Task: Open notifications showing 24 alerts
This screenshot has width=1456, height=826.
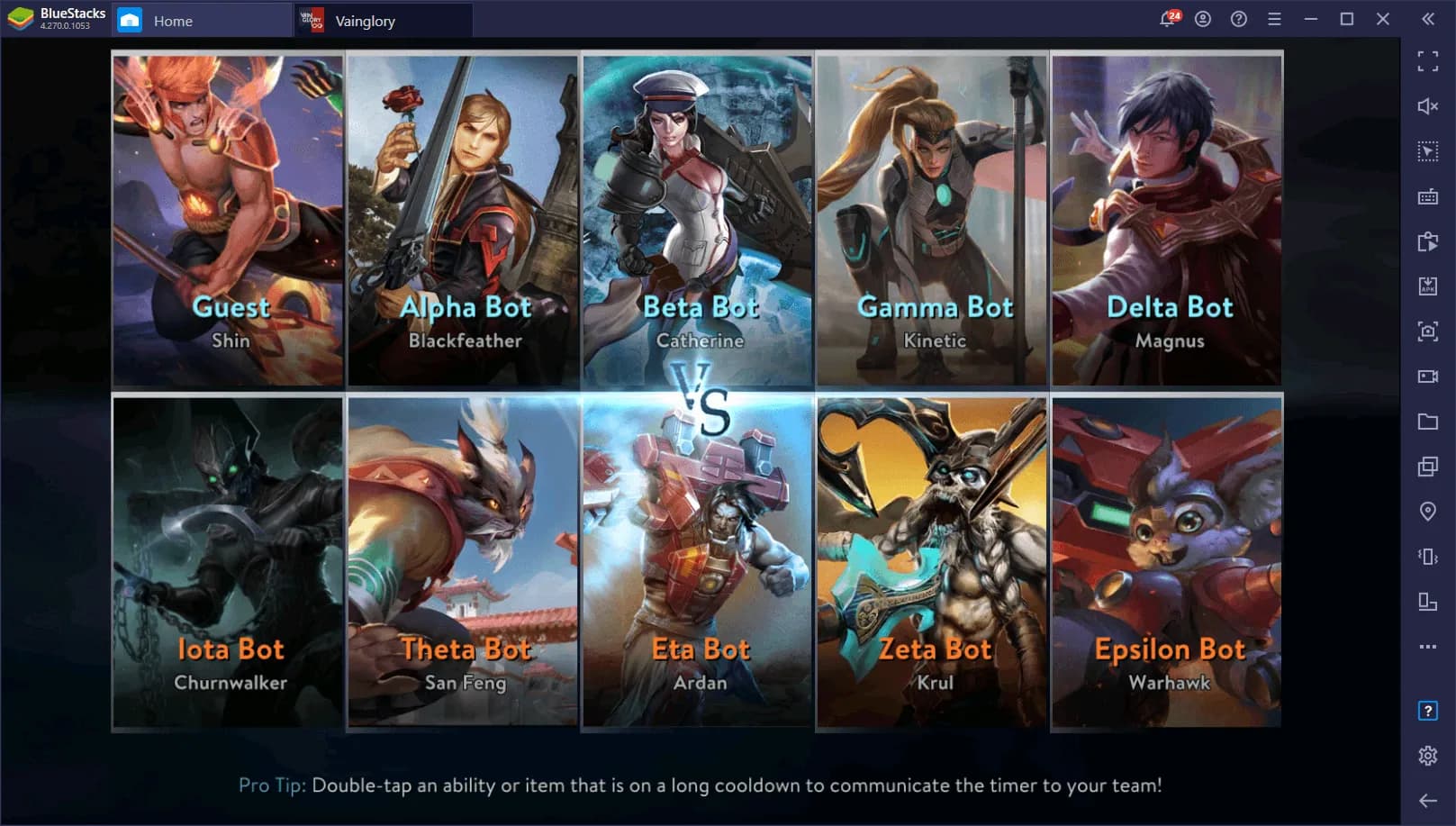Action: point(1167,18)
